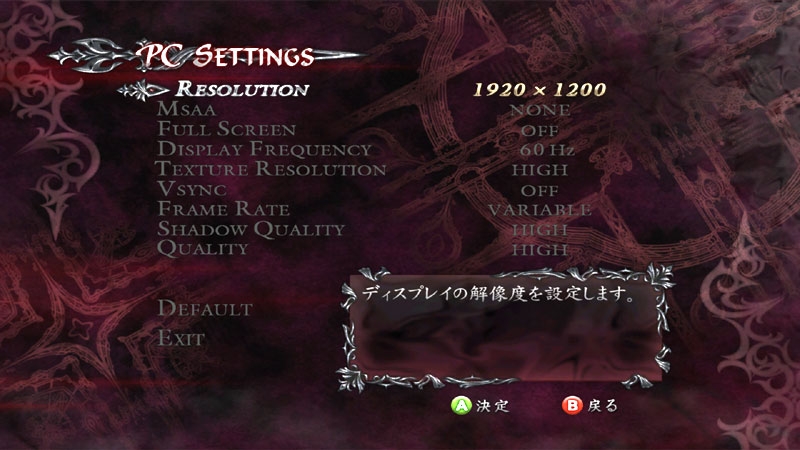The image size is (800, 450).
Task: Exit the PC Settings menu
Action: coord(181,338)
